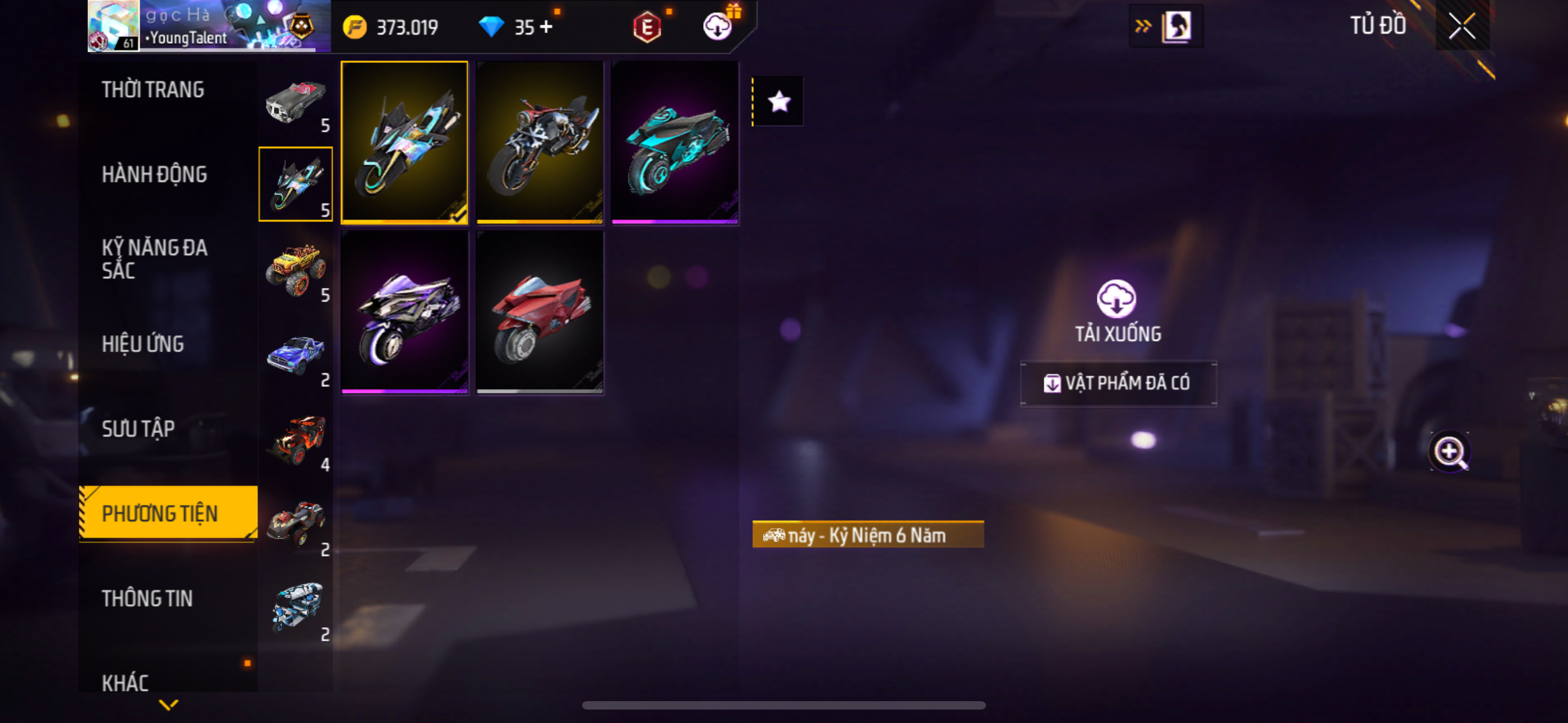Switch to the Khác category
The height and width of the screenshot is (723, 1568).
[126, 682]
